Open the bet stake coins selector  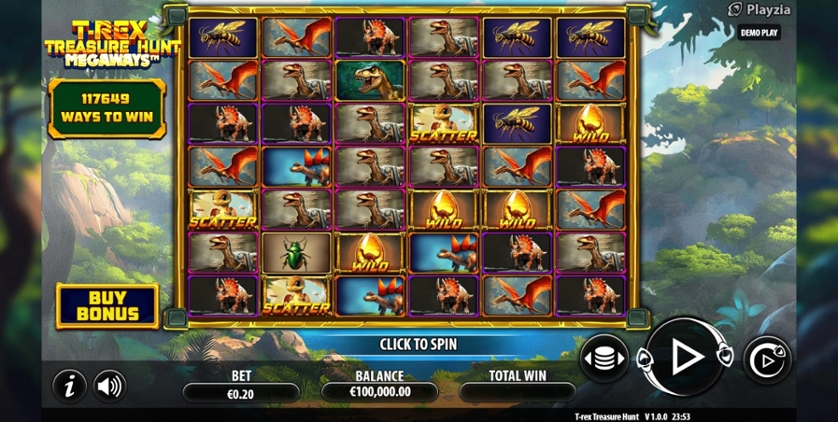tap(604, 358)
